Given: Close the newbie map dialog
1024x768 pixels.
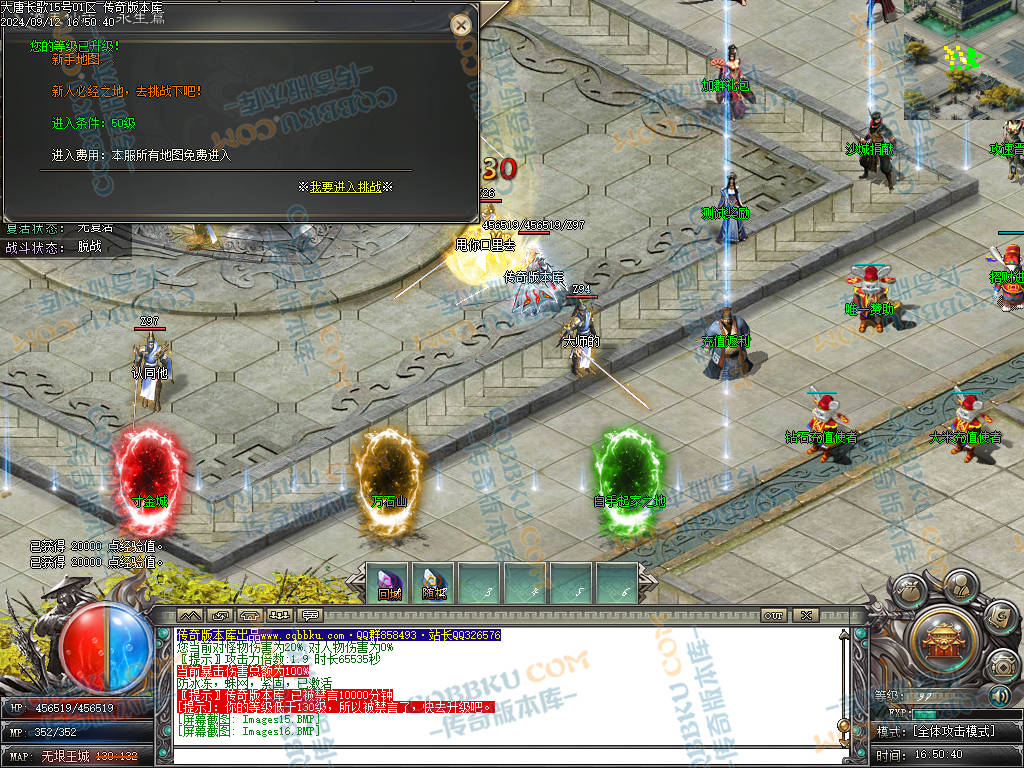Looking at the screenshot, I should click(461, 25).
